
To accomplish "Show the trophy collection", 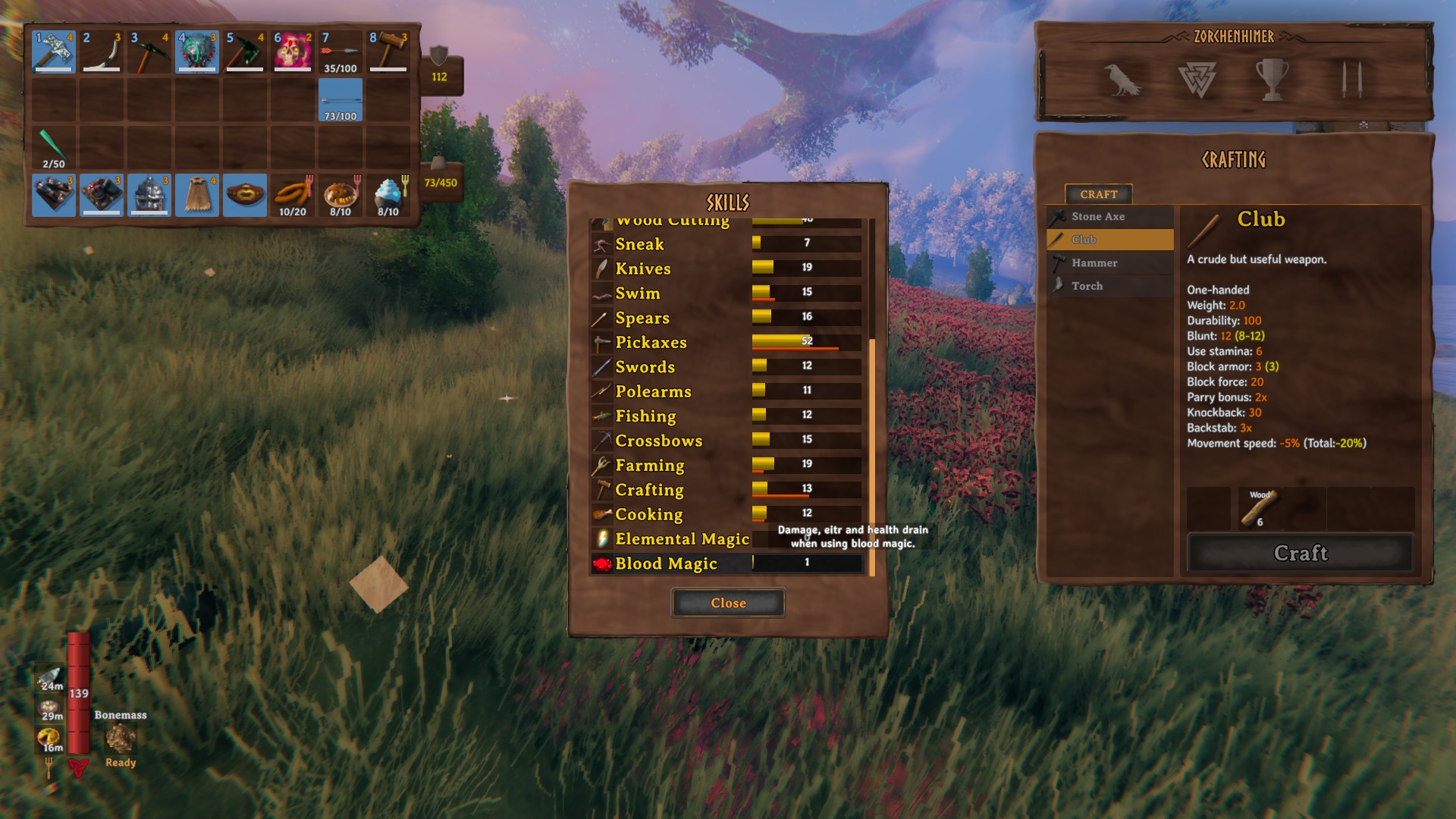I will click(x=1272, y=80).
